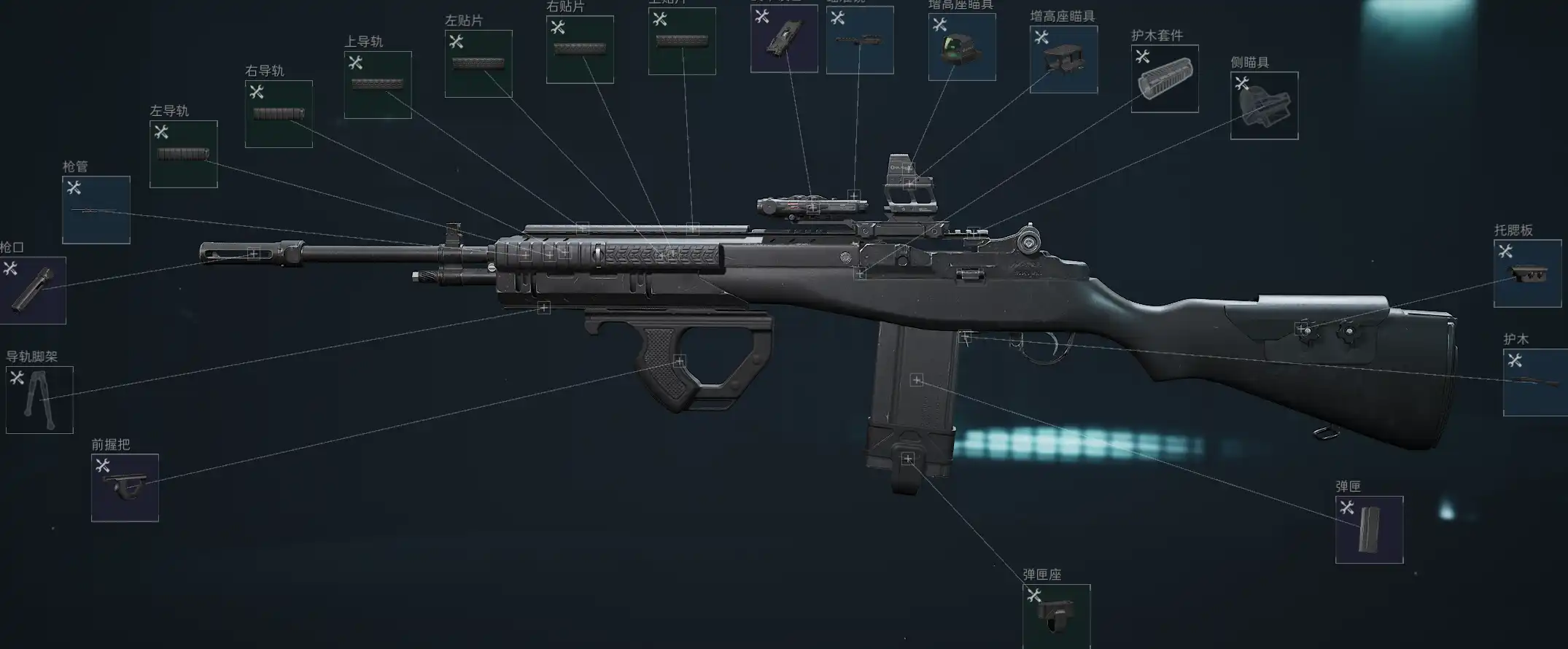Viewport: 1568px width, 649px height.
Task: Select the 弹匣座 magazine well slot
Action: point(1056,616)
